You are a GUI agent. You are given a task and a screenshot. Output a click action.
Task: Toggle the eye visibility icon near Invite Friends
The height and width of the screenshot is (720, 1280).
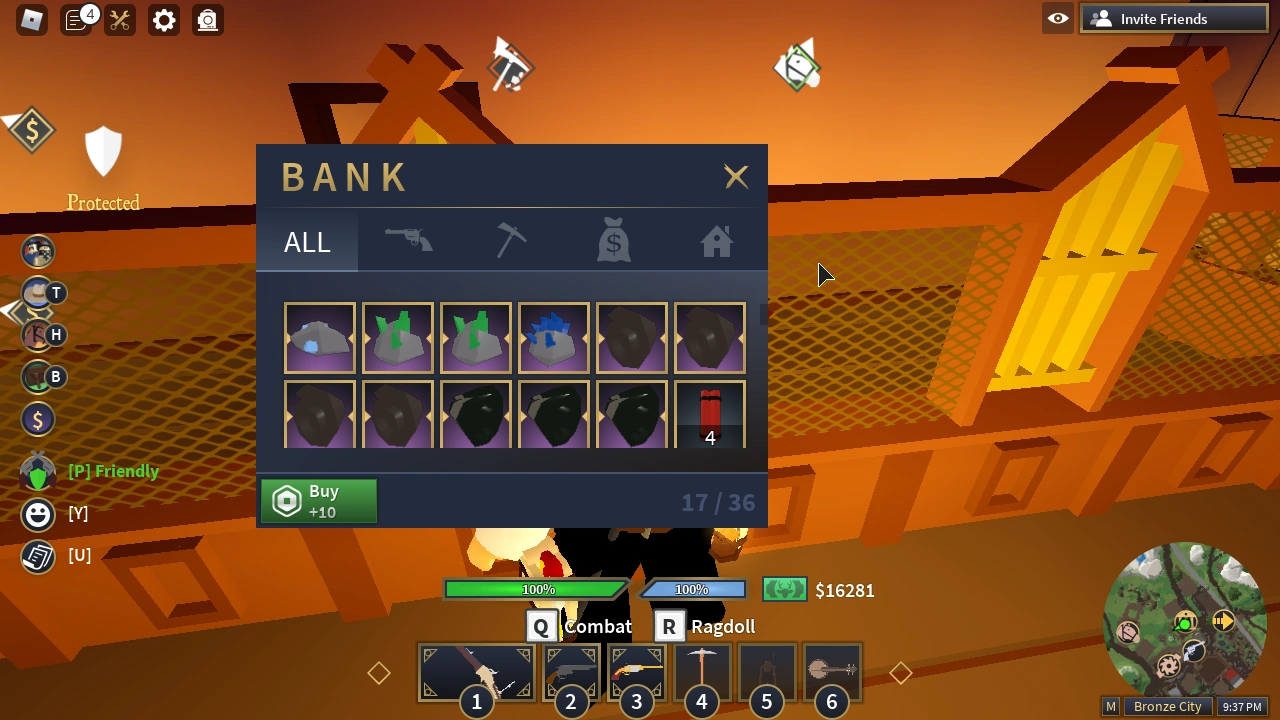click(1057, 18)
